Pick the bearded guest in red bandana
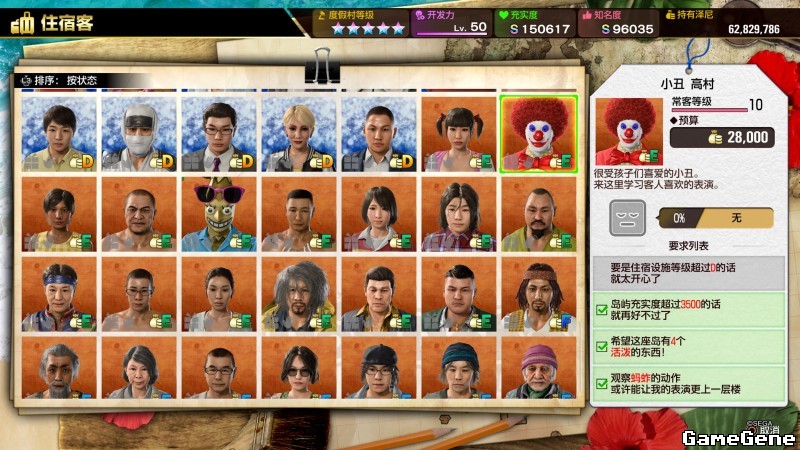Viewport: 800px width, 450px height. point(538,294)
